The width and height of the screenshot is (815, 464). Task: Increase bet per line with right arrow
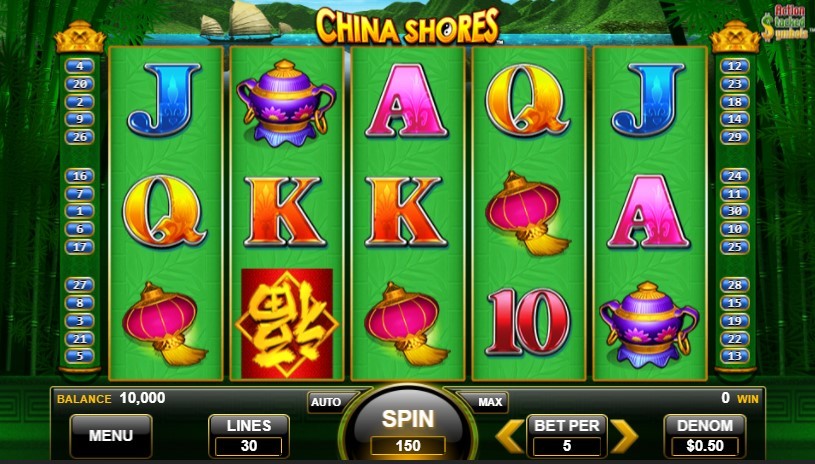pyautogui.click(x=624, y=435)
